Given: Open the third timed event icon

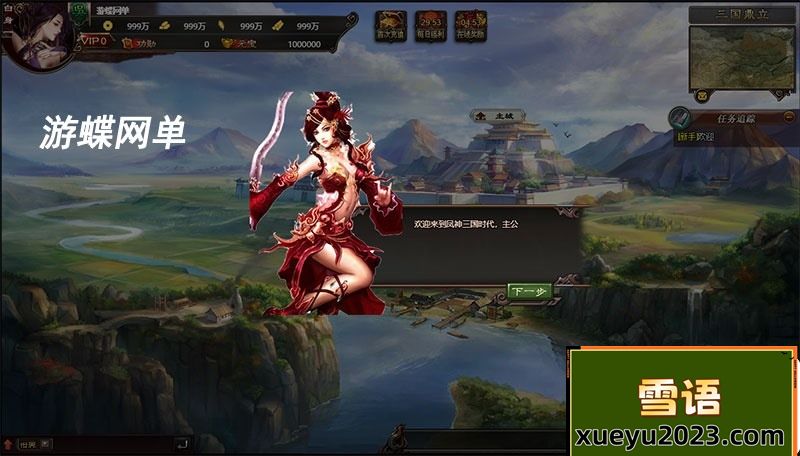Looking at the screenshot, I should (472, 26).
